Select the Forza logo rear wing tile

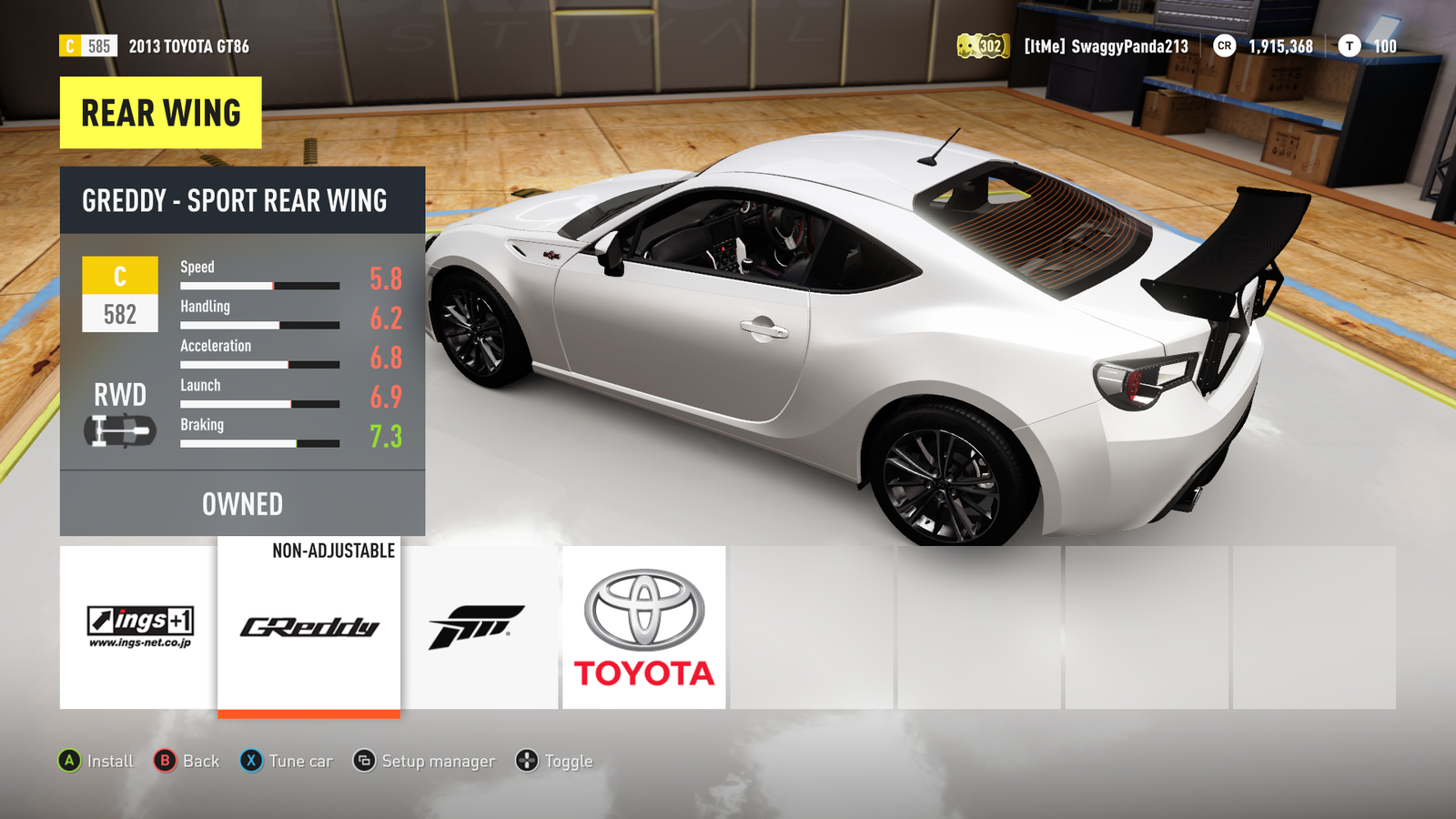pyautogui.click(x=479, y=627)
